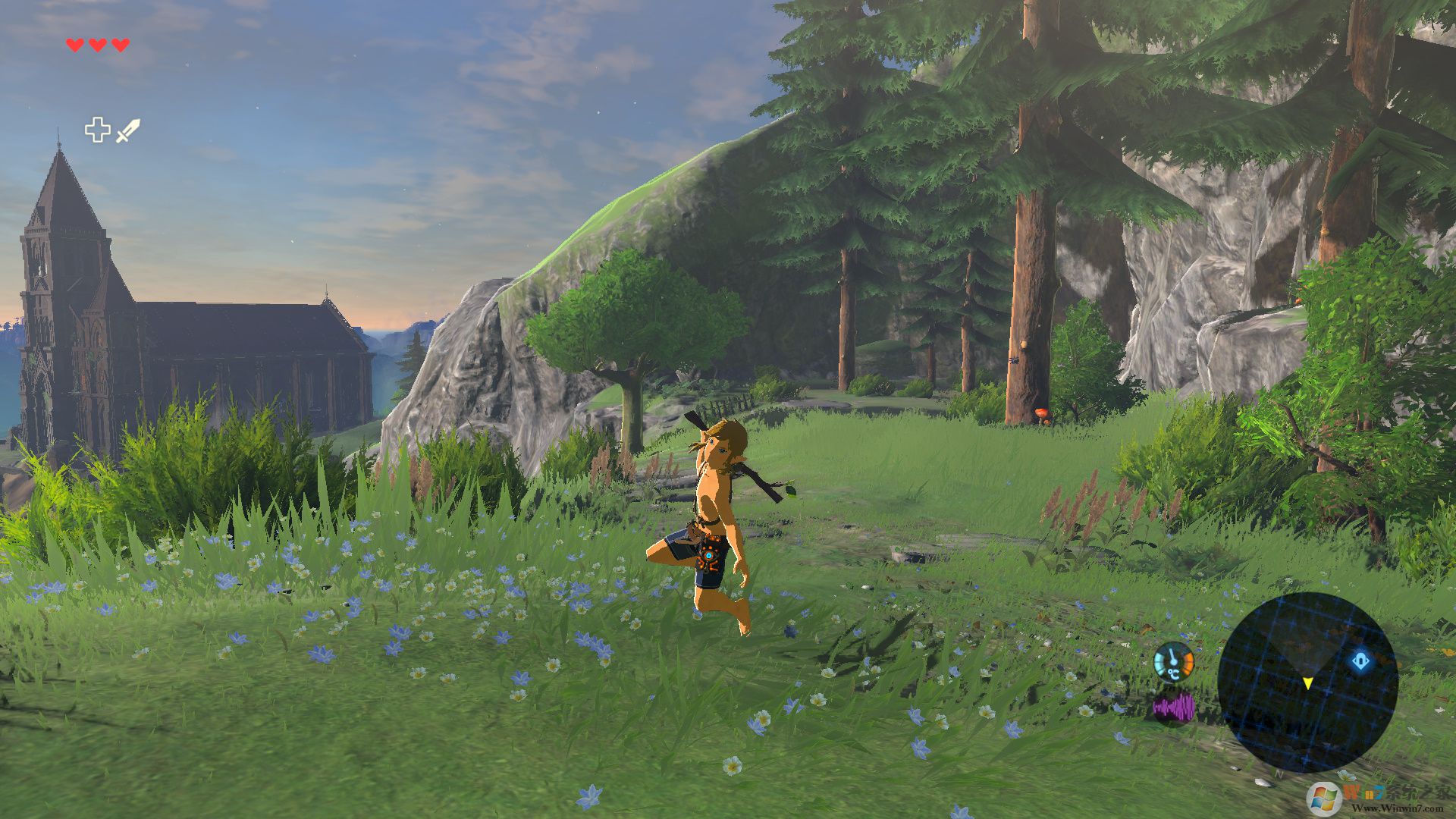Click the temperature gauge icon
Screen dimensions: 1456x819
(x=1173, y=662)
